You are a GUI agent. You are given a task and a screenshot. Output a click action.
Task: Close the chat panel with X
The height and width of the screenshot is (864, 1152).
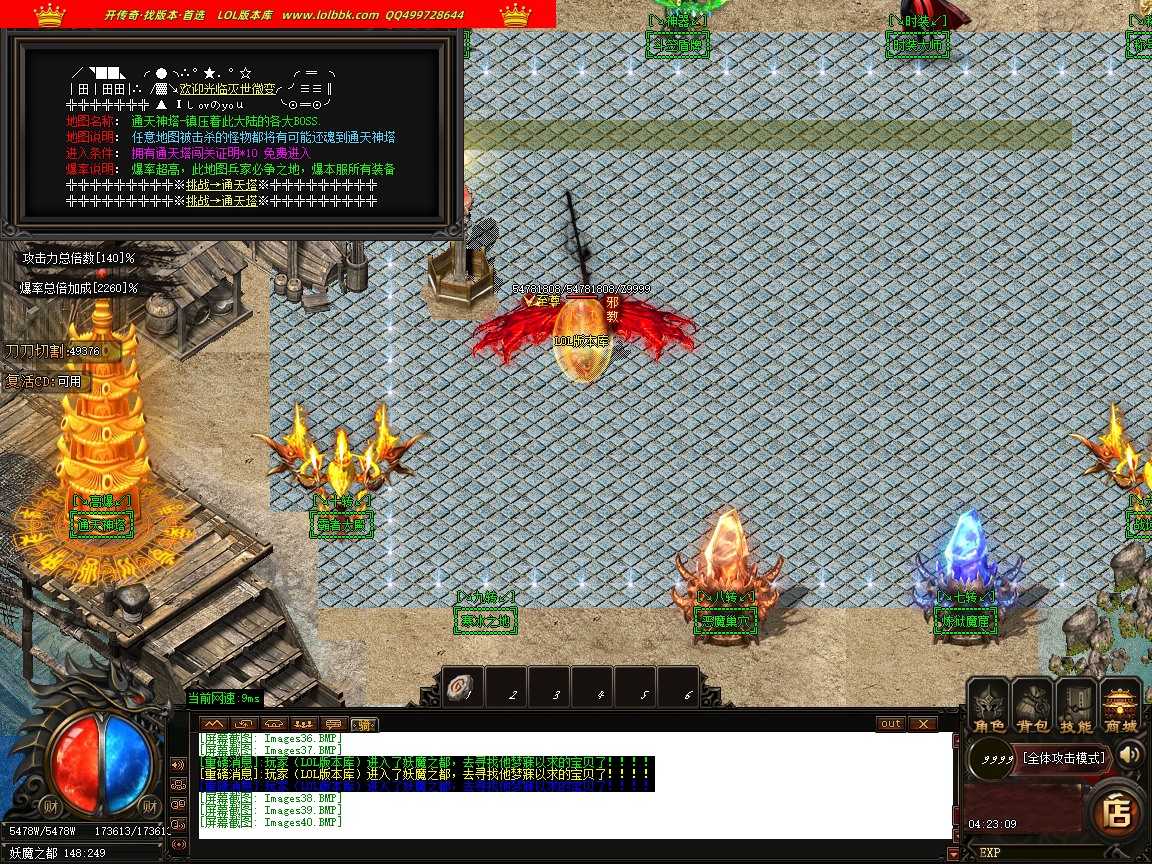tap(923, 724)
